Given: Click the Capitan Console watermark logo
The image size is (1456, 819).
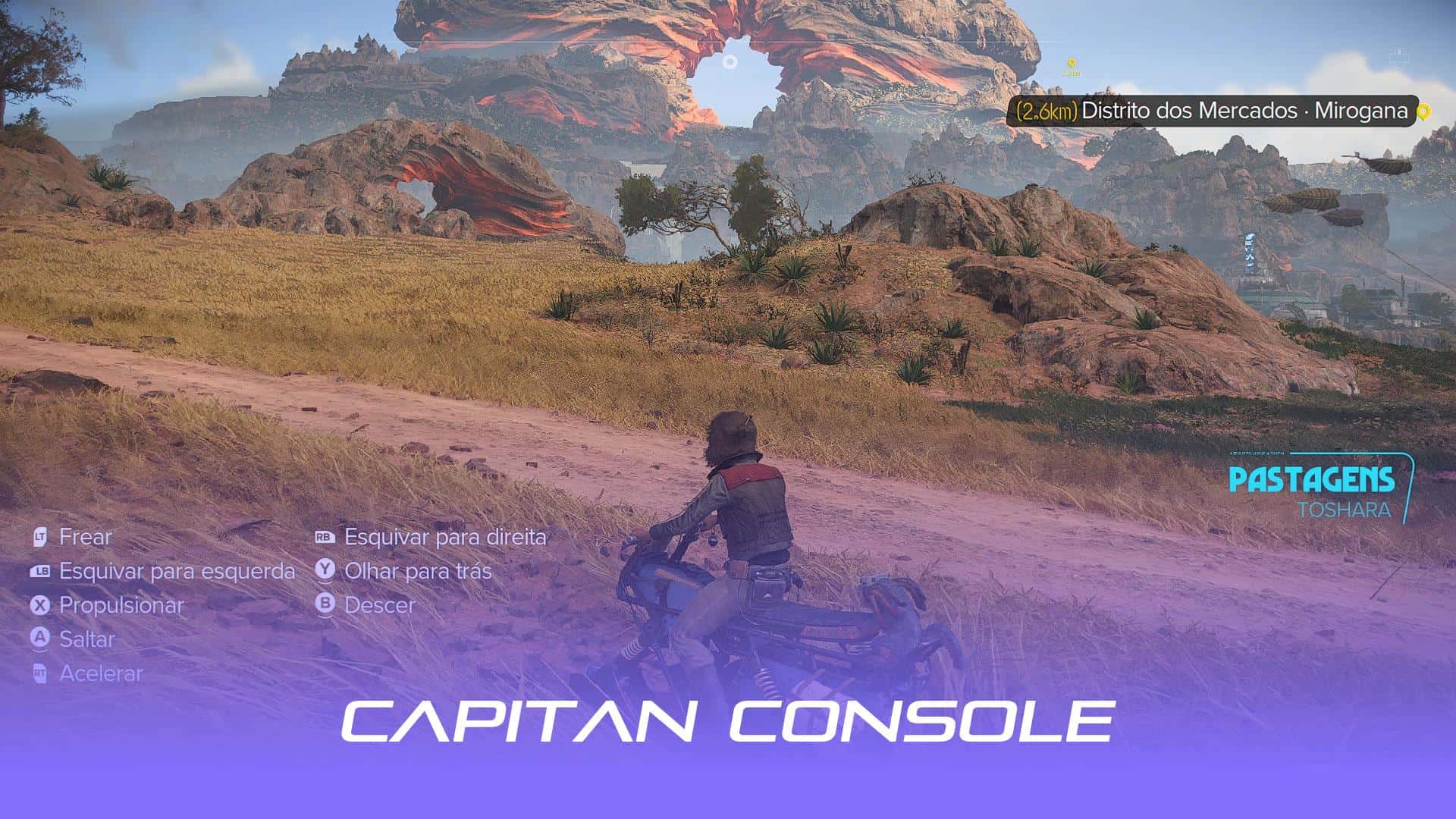Looking at the screenshot, I should [728, 720].
